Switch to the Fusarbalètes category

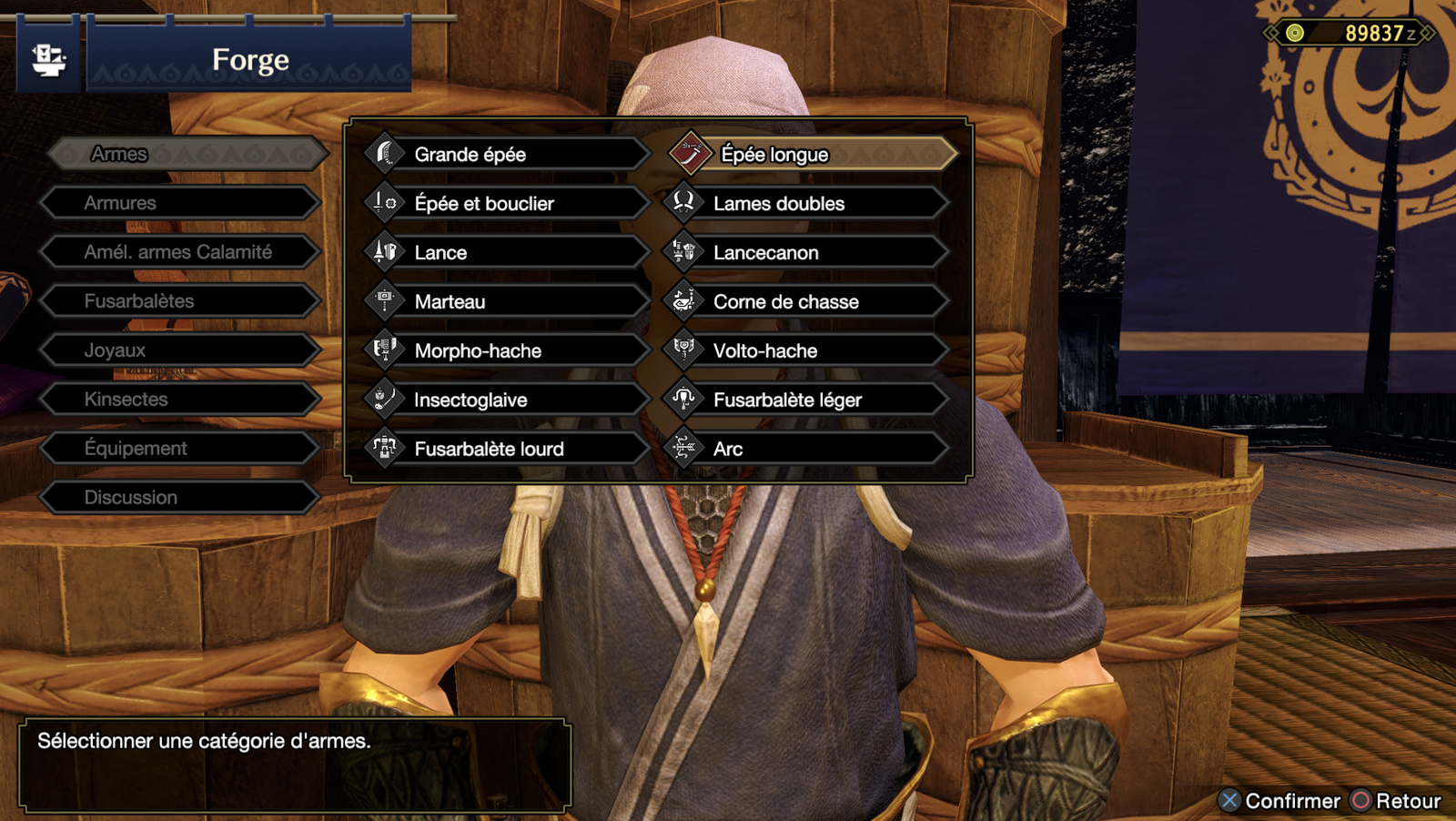180,301
